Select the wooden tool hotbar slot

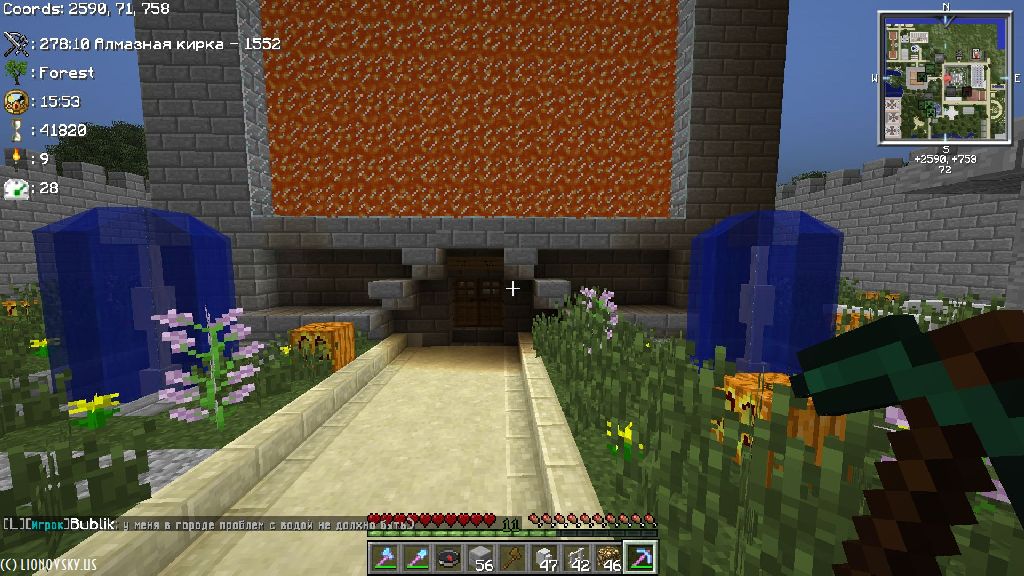pos(513,557)
